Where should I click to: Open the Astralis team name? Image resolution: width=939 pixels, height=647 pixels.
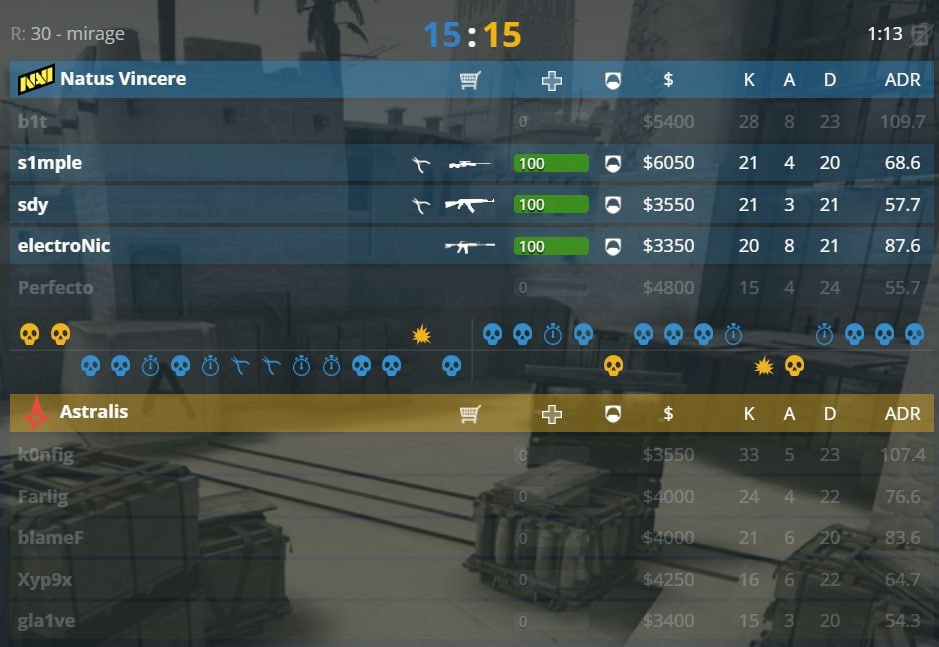point(94,411)
